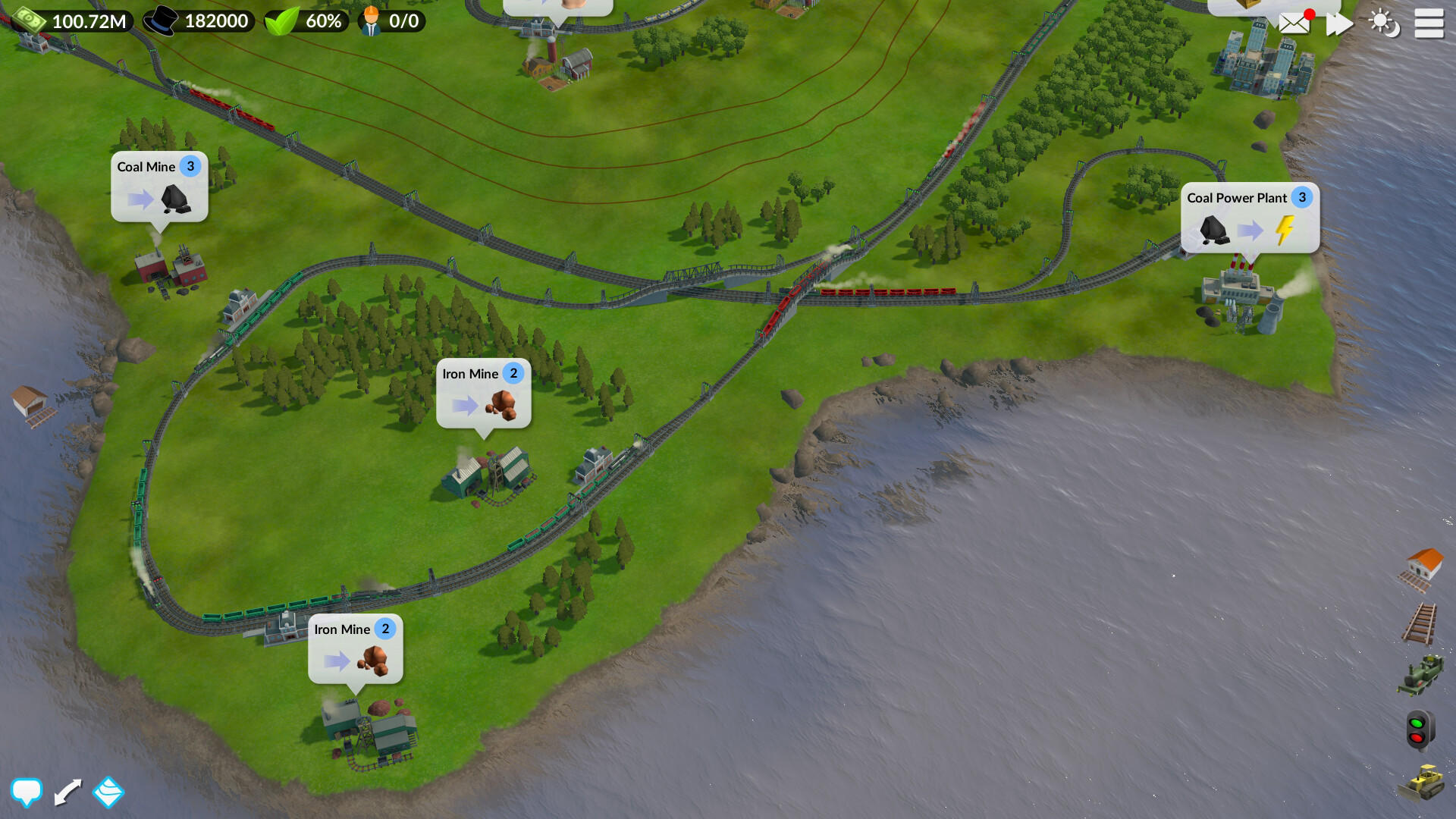
Task: Click the 182000 prestige counter
Action: (199, 21)
